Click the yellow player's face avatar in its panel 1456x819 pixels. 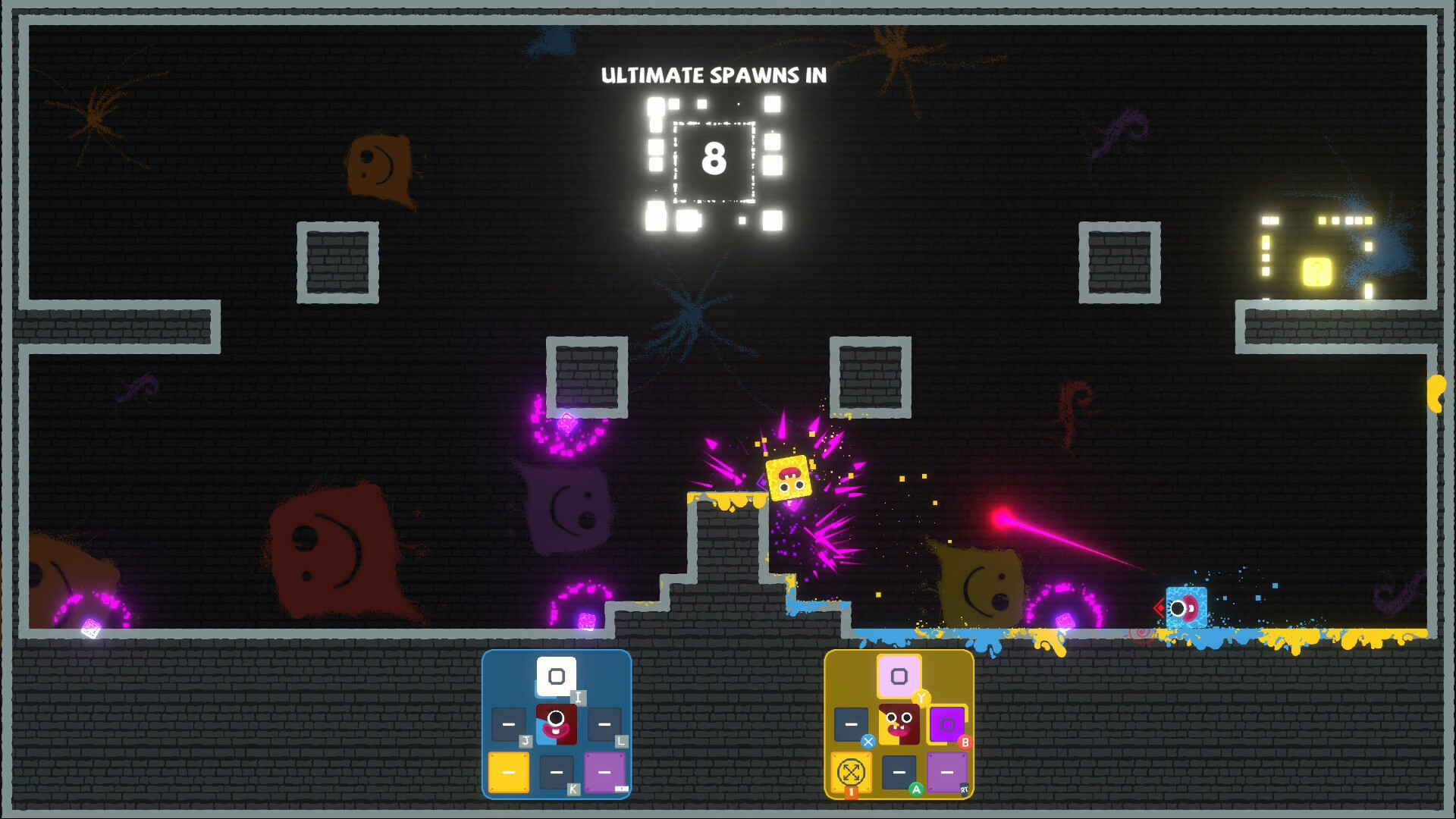pos(899,724)
